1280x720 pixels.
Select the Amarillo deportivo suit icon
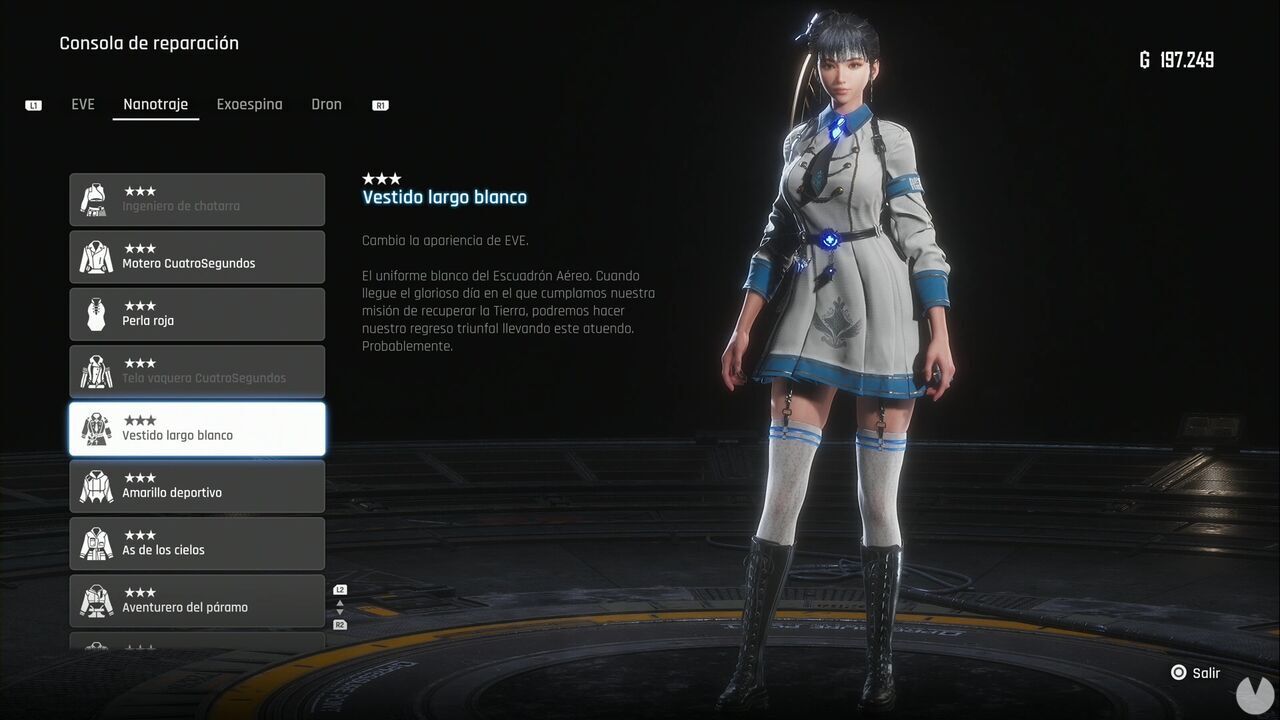coord(95,486)
